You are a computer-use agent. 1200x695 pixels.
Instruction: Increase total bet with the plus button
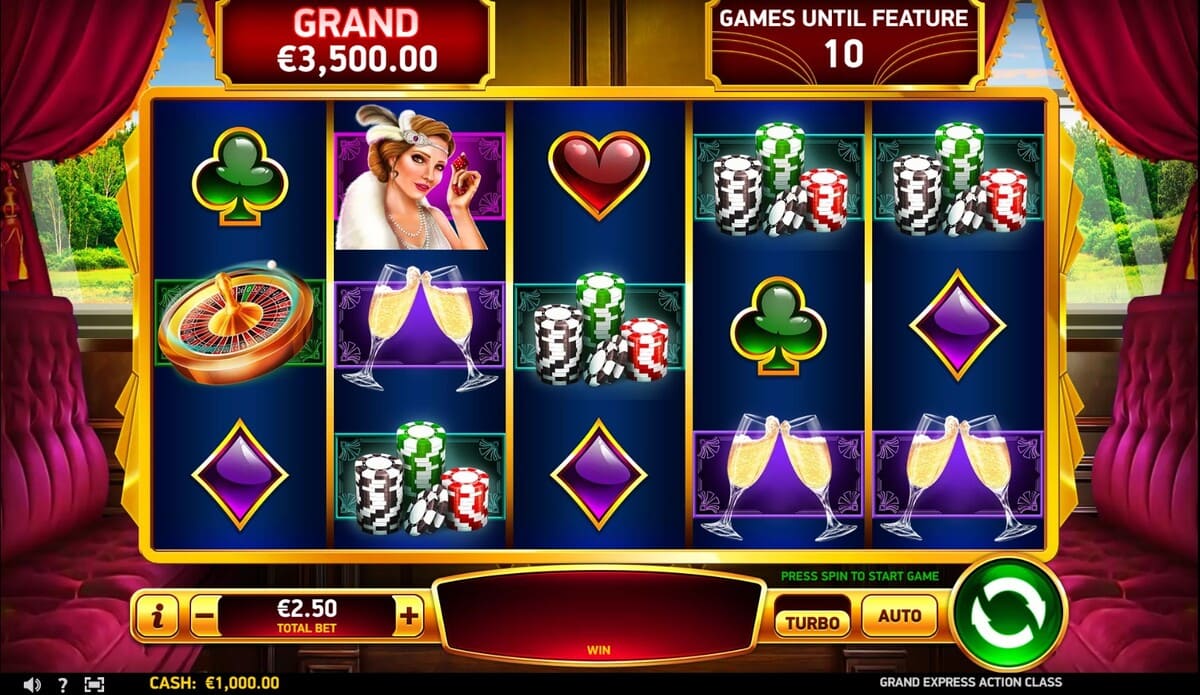click(408, 617)
